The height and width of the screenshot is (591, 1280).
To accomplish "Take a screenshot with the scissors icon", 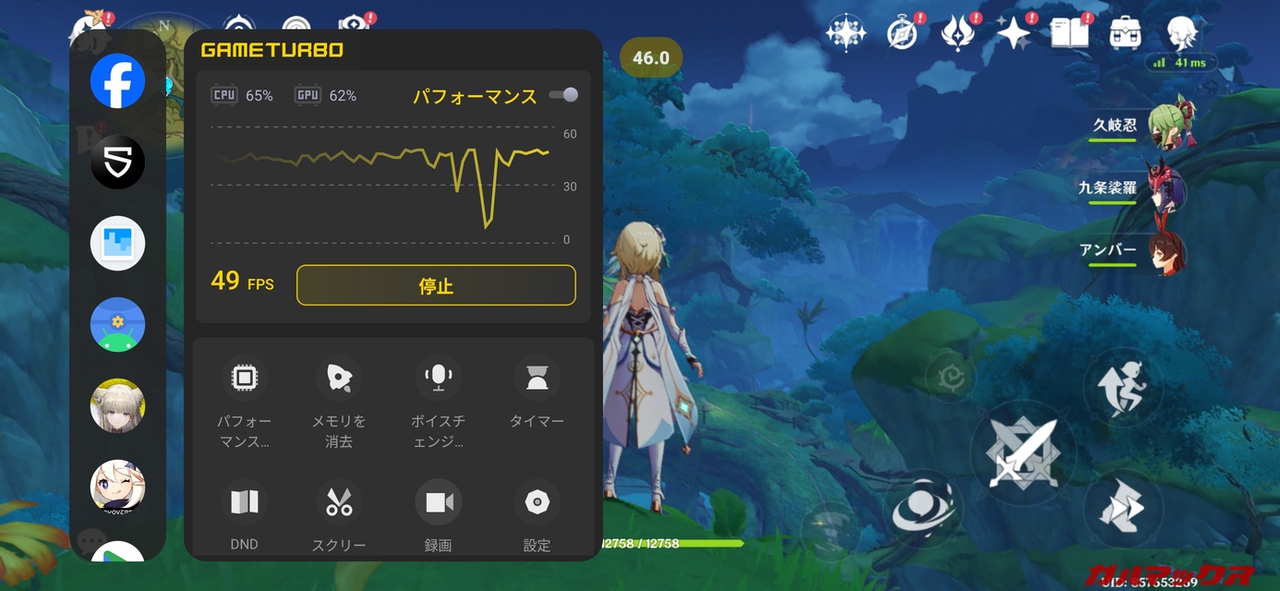I will click(339, 502).
